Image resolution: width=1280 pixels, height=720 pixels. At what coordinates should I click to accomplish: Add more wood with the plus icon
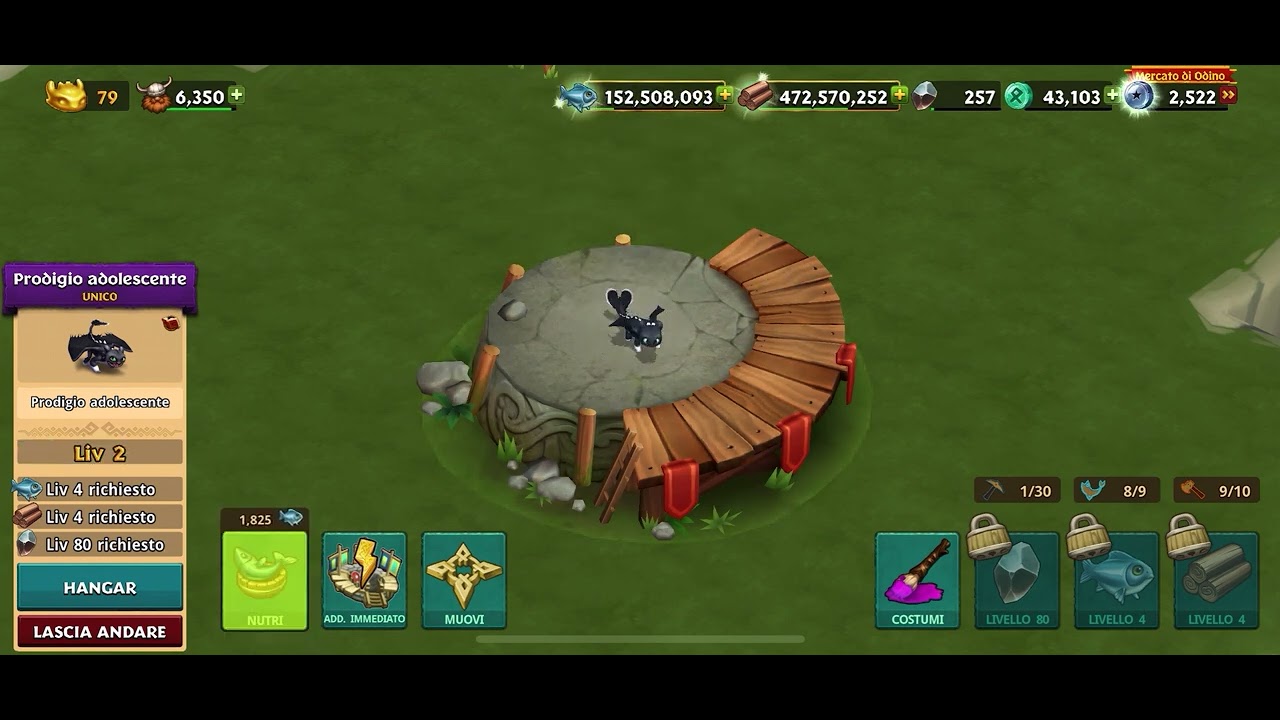click(x=899, y=95)
